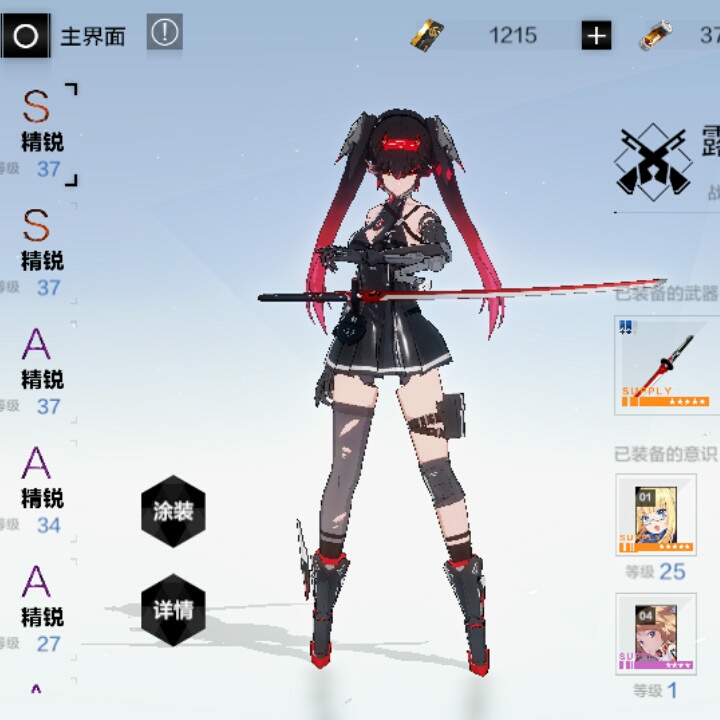Select the level 1 memory slot 04
Image resolution: width=720 pixels, height=720 pixels.
coord(656,633)
